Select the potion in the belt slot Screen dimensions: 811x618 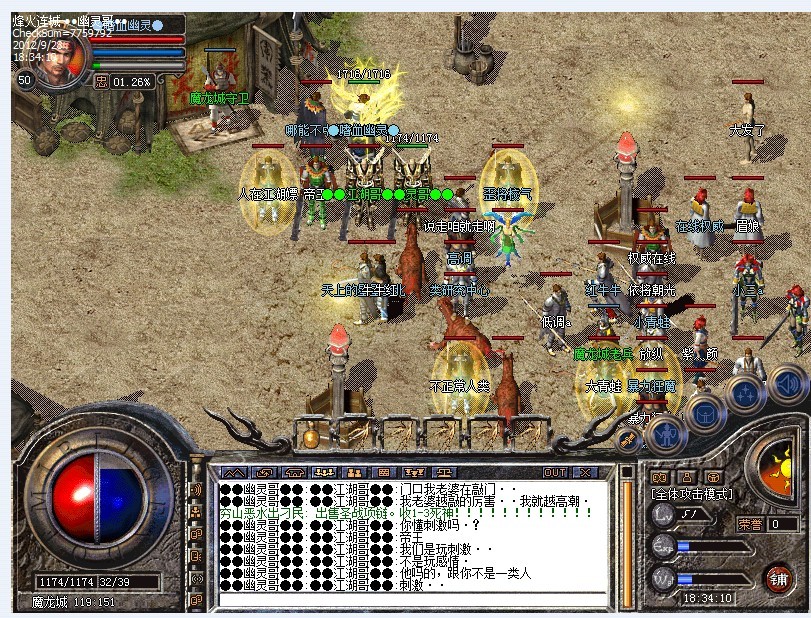coord(311,437)
